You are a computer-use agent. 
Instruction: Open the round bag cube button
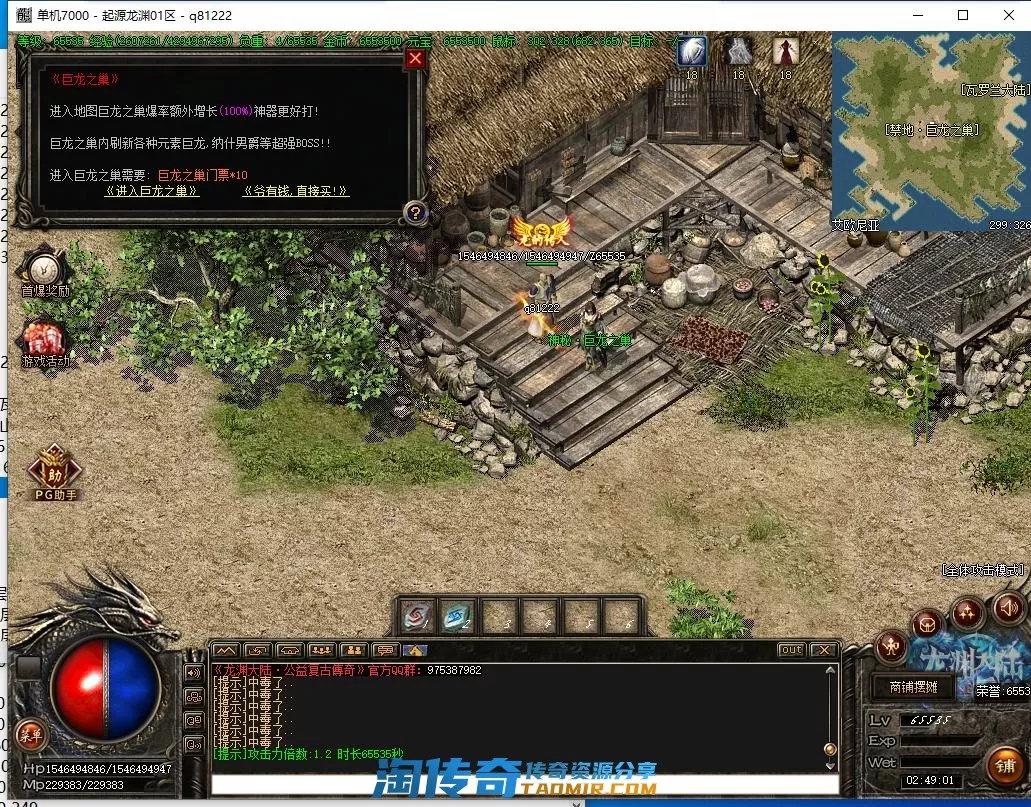928,625
